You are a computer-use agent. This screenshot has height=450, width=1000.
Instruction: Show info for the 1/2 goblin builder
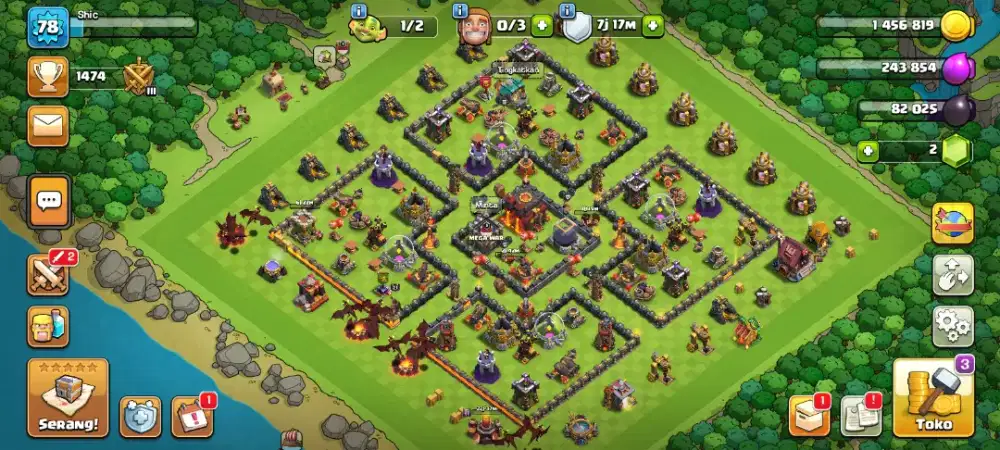(x=360, y=11)
